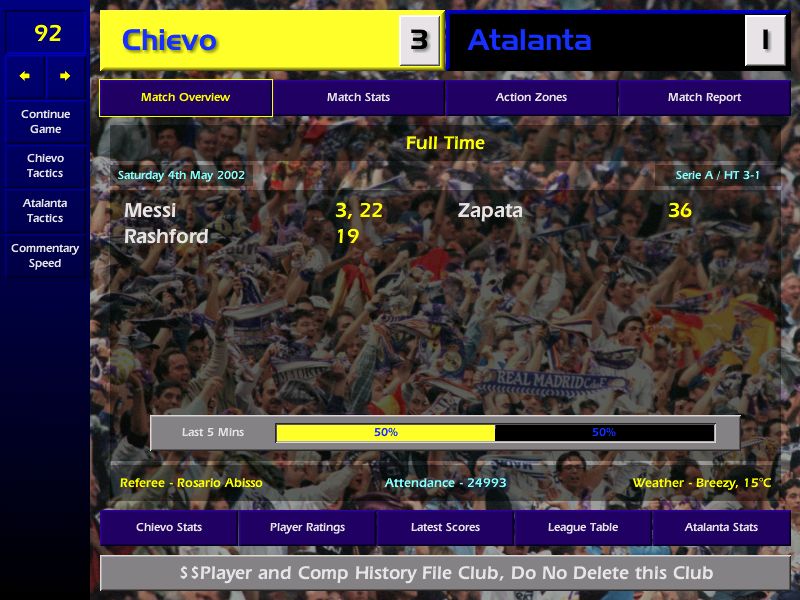The height and width of the screenshot is (600, 800).
Task: Click the left arrow navigation button
Action: click(25, 76)
